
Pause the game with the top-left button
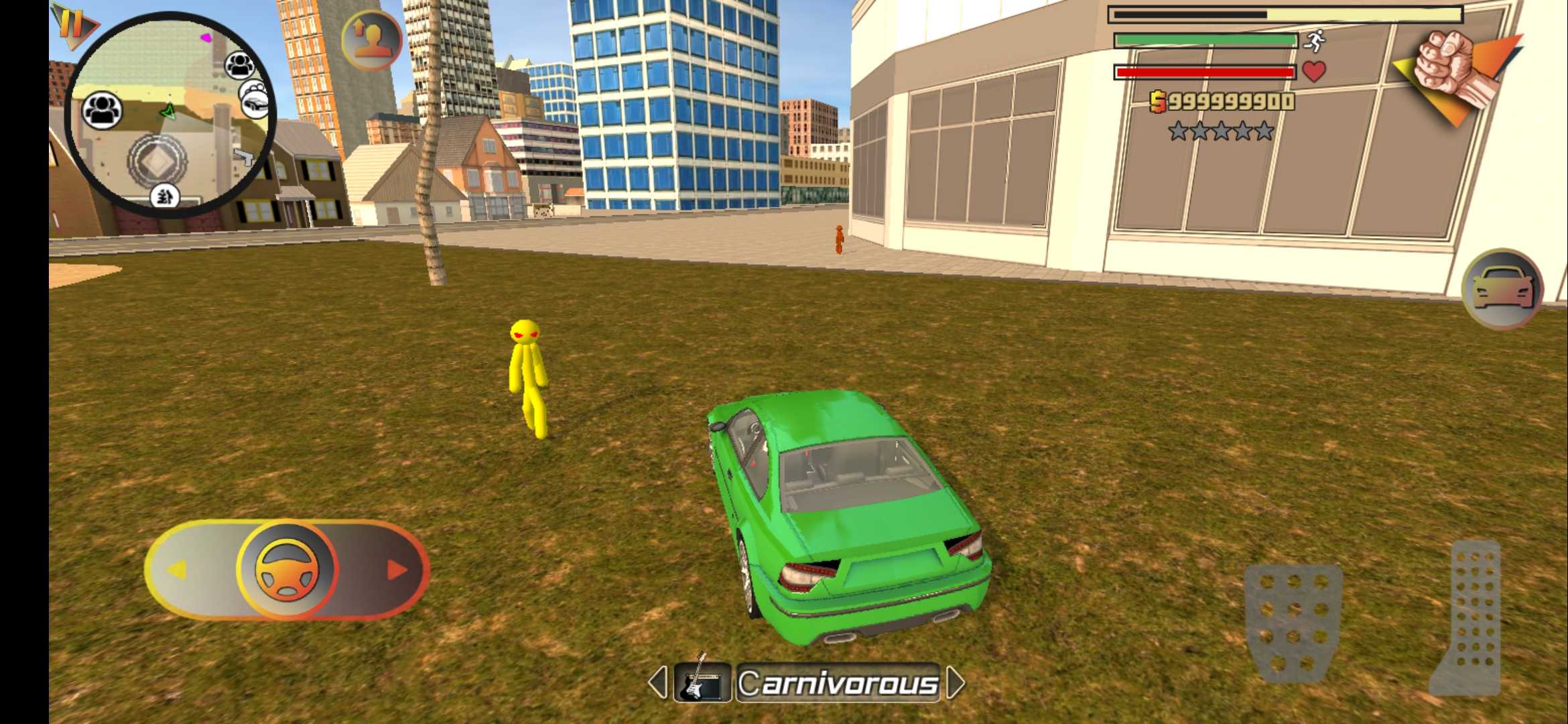[72, 24]
